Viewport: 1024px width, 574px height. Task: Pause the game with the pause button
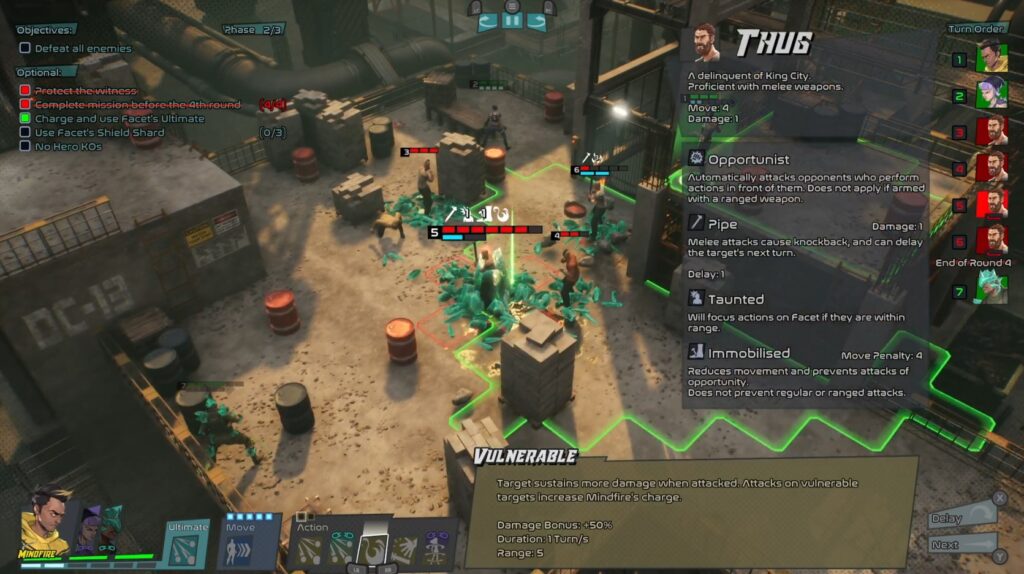[x=514, y=20]
